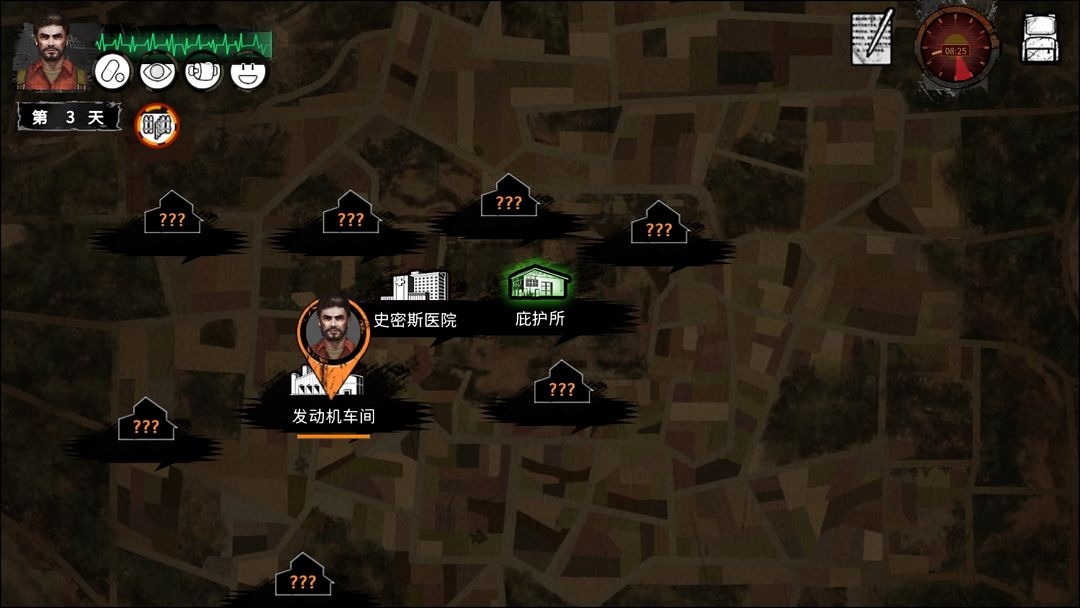This screenshot has width=1080, height=608.
Task: Check the pill medicine status icon
Action: [112, 71]
